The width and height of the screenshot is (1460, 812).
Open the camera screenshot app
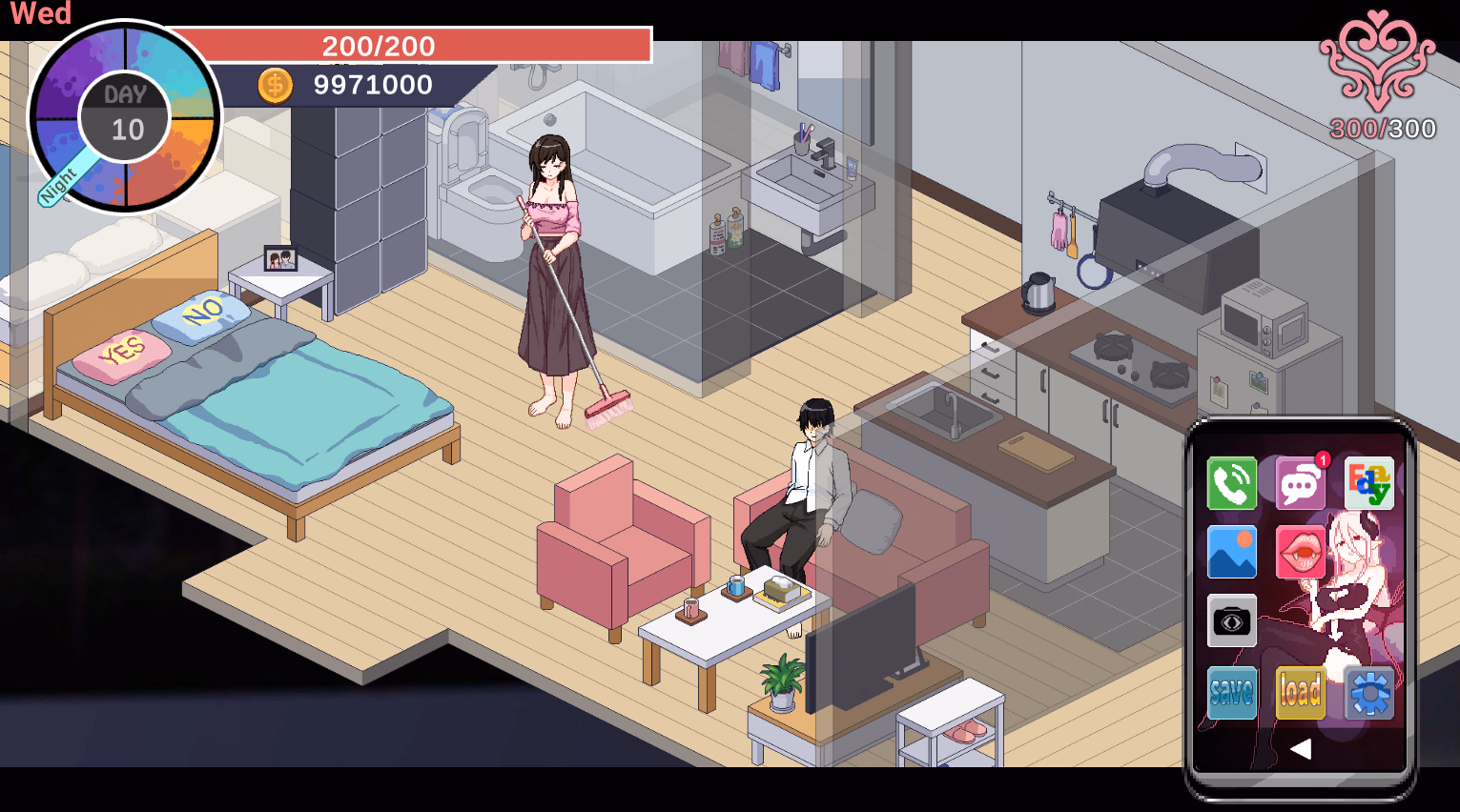pyautogui.click(x=1231, y=621)
